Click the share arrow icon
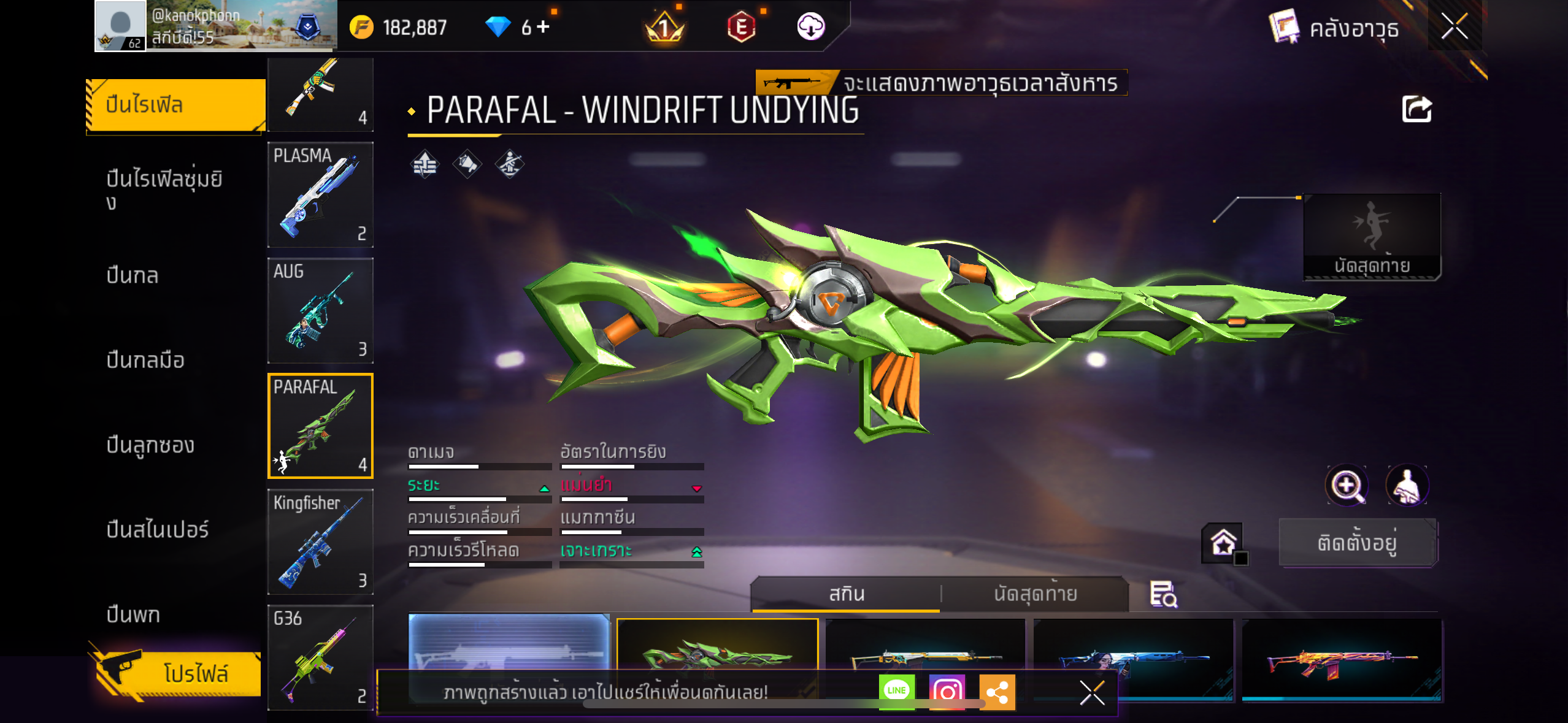This screenshot has height=723, width=1568. [x=1416, y=110]
